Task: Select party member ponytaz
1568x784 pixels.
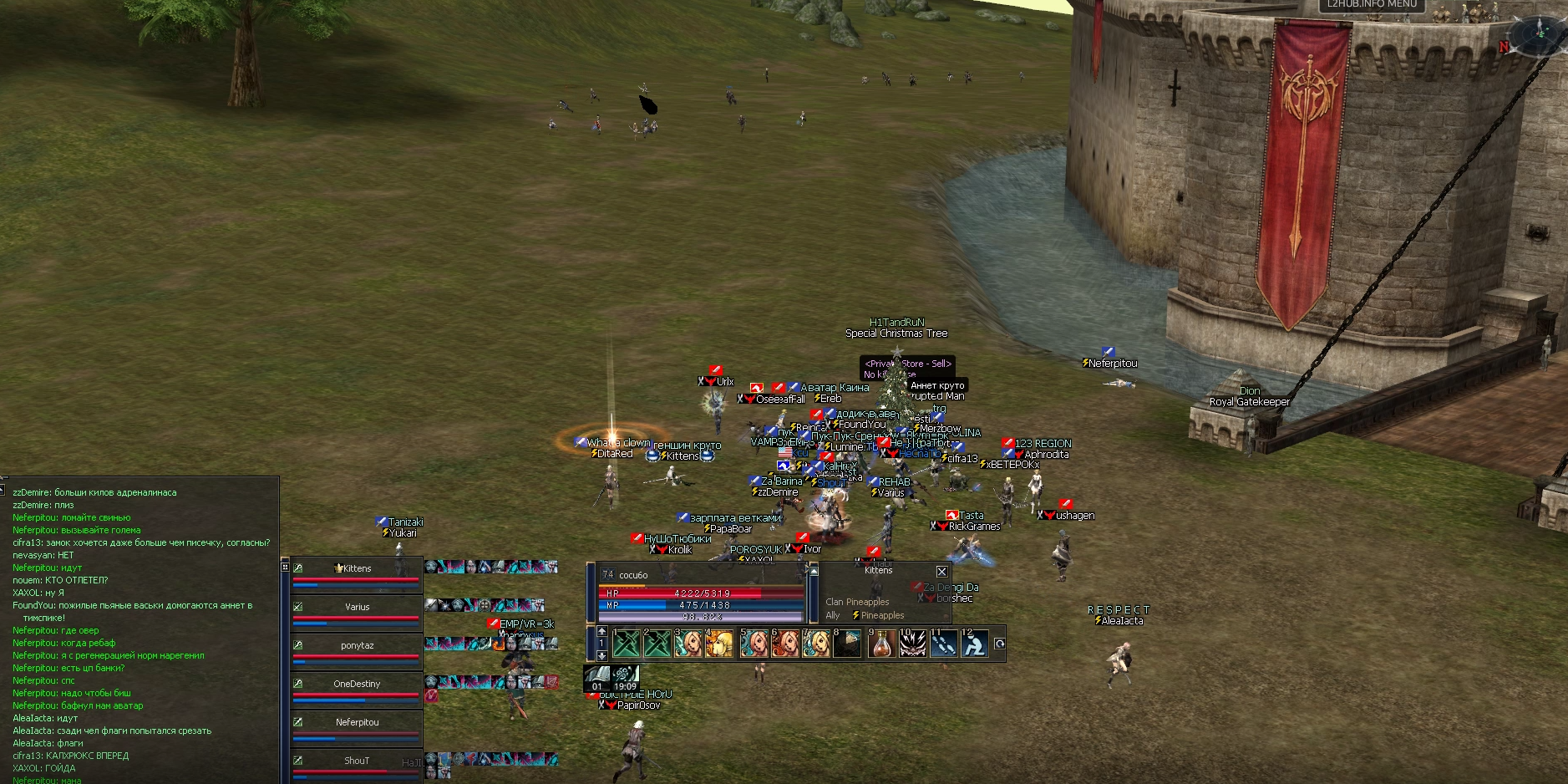Action: pos(357,646)
